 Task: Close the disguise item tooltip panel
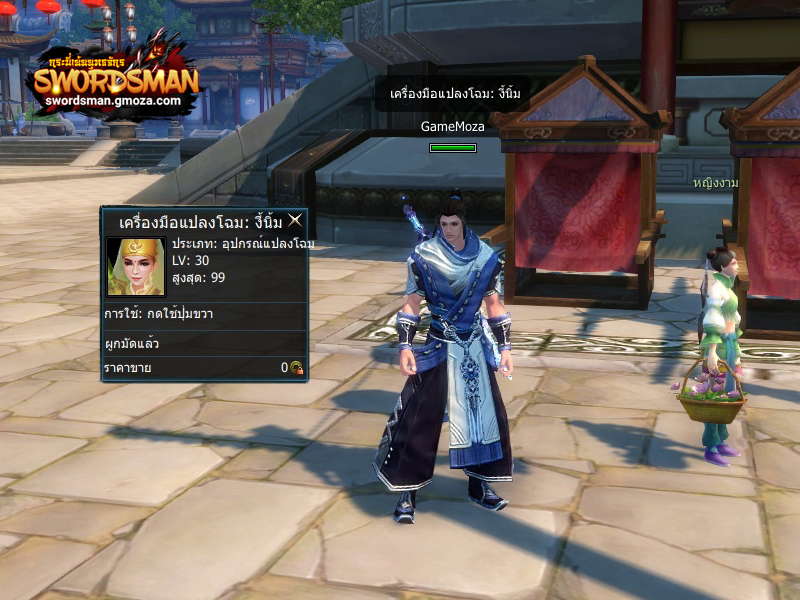click(x=295, y=220)
